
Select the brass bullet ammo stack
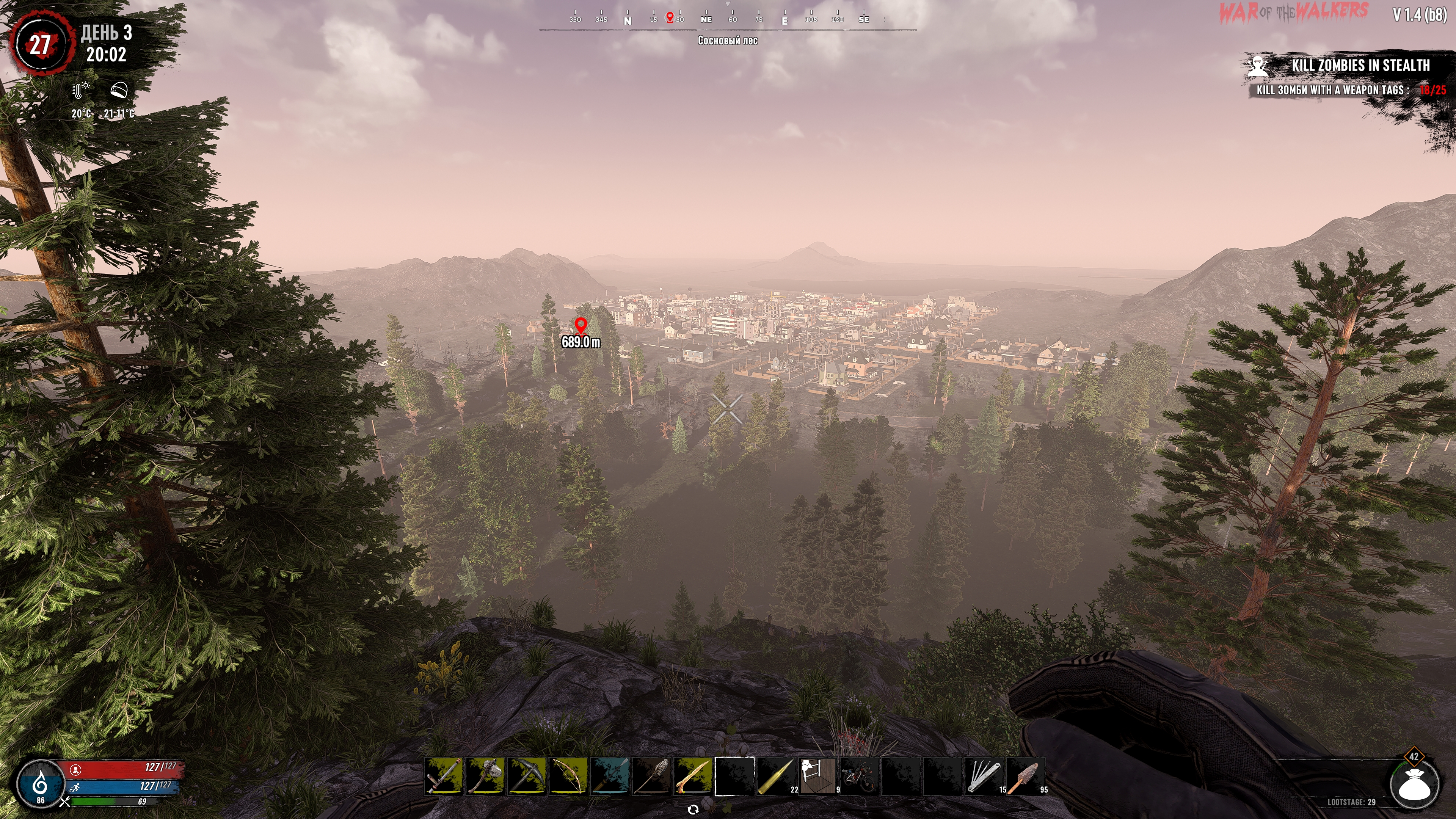(x=776, y=776)
